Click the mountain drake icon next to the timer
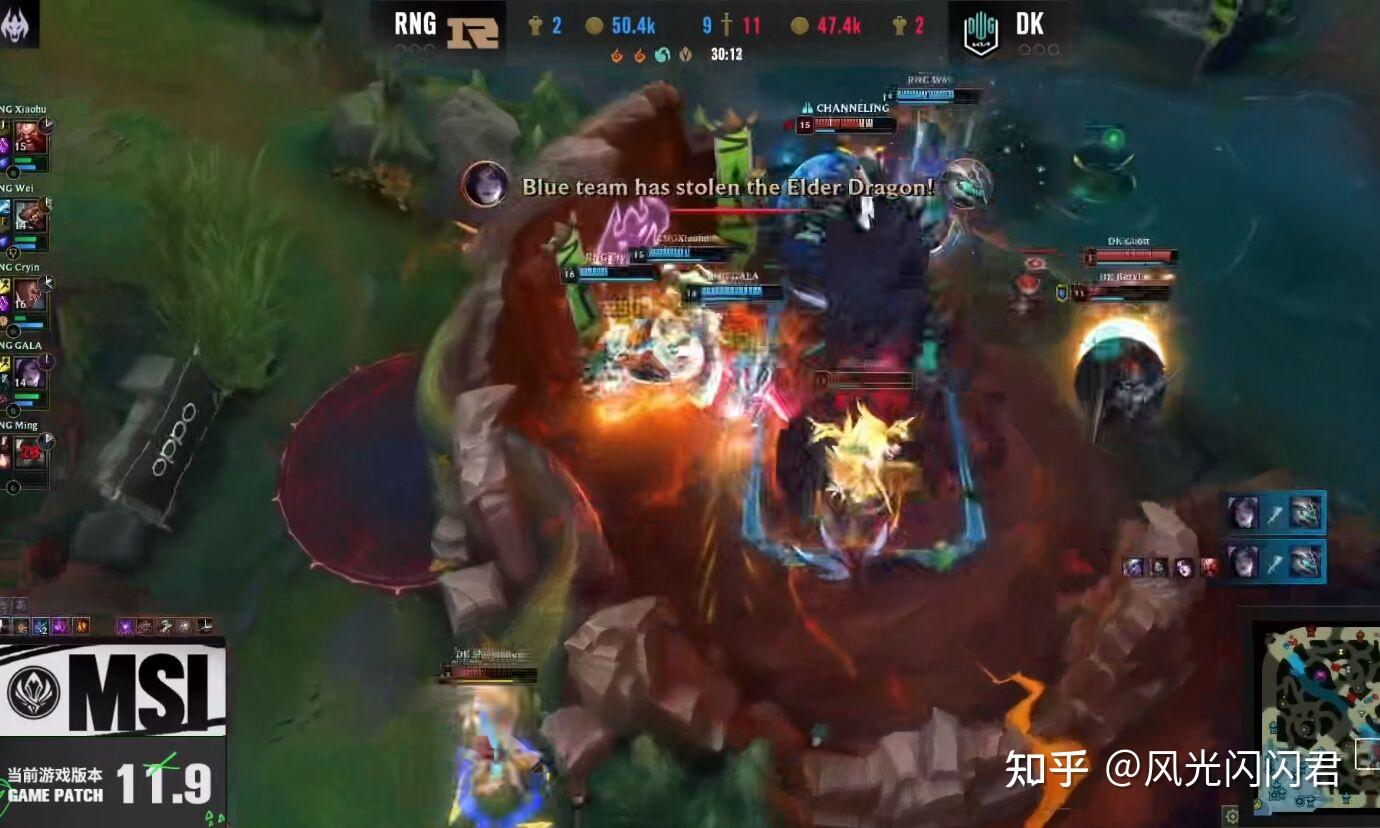 pyautogui.click(x=687, y=56)
